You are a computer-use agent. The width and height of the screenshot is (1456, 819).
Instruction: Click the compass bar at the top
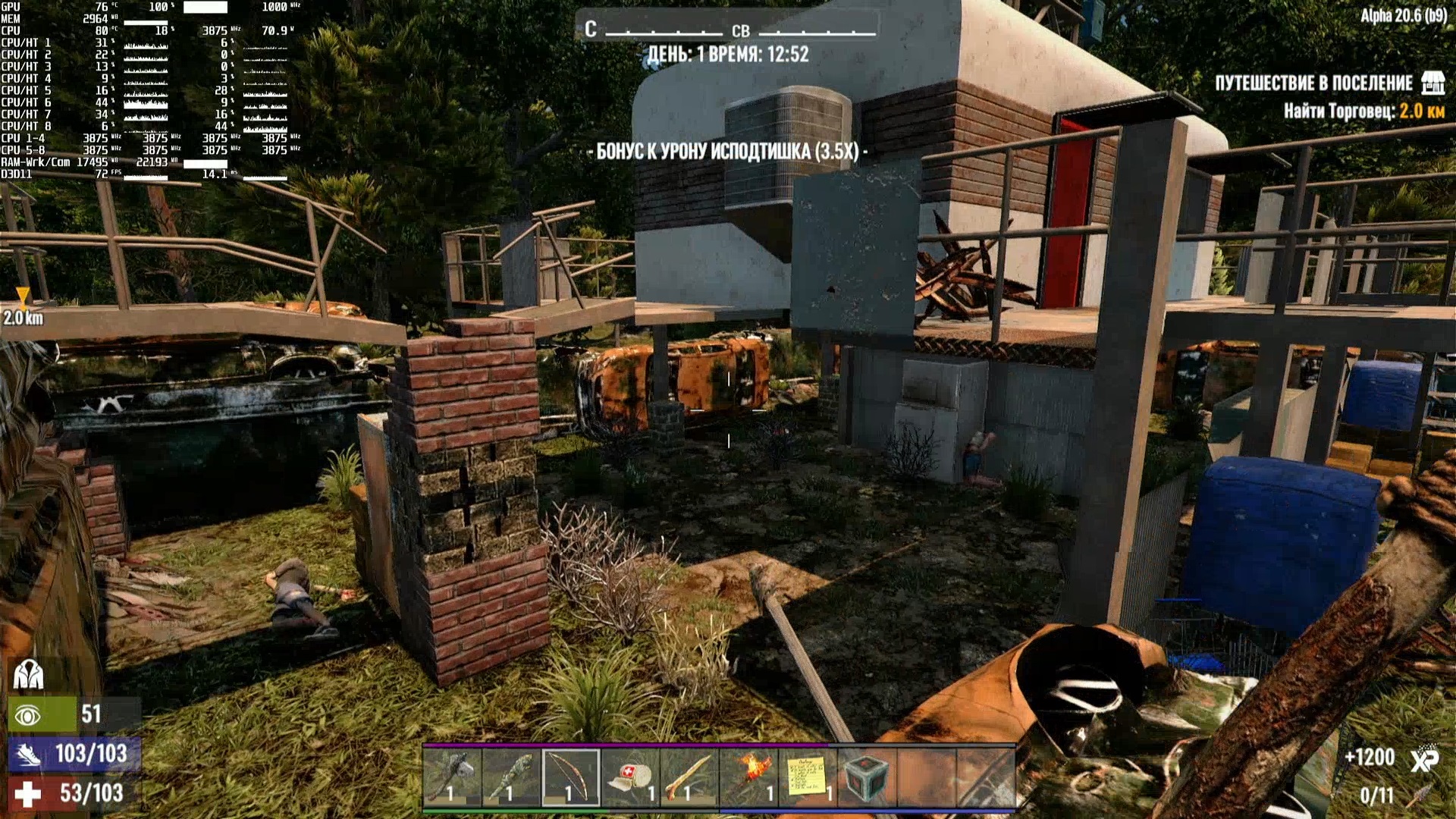tap(728, 30)
